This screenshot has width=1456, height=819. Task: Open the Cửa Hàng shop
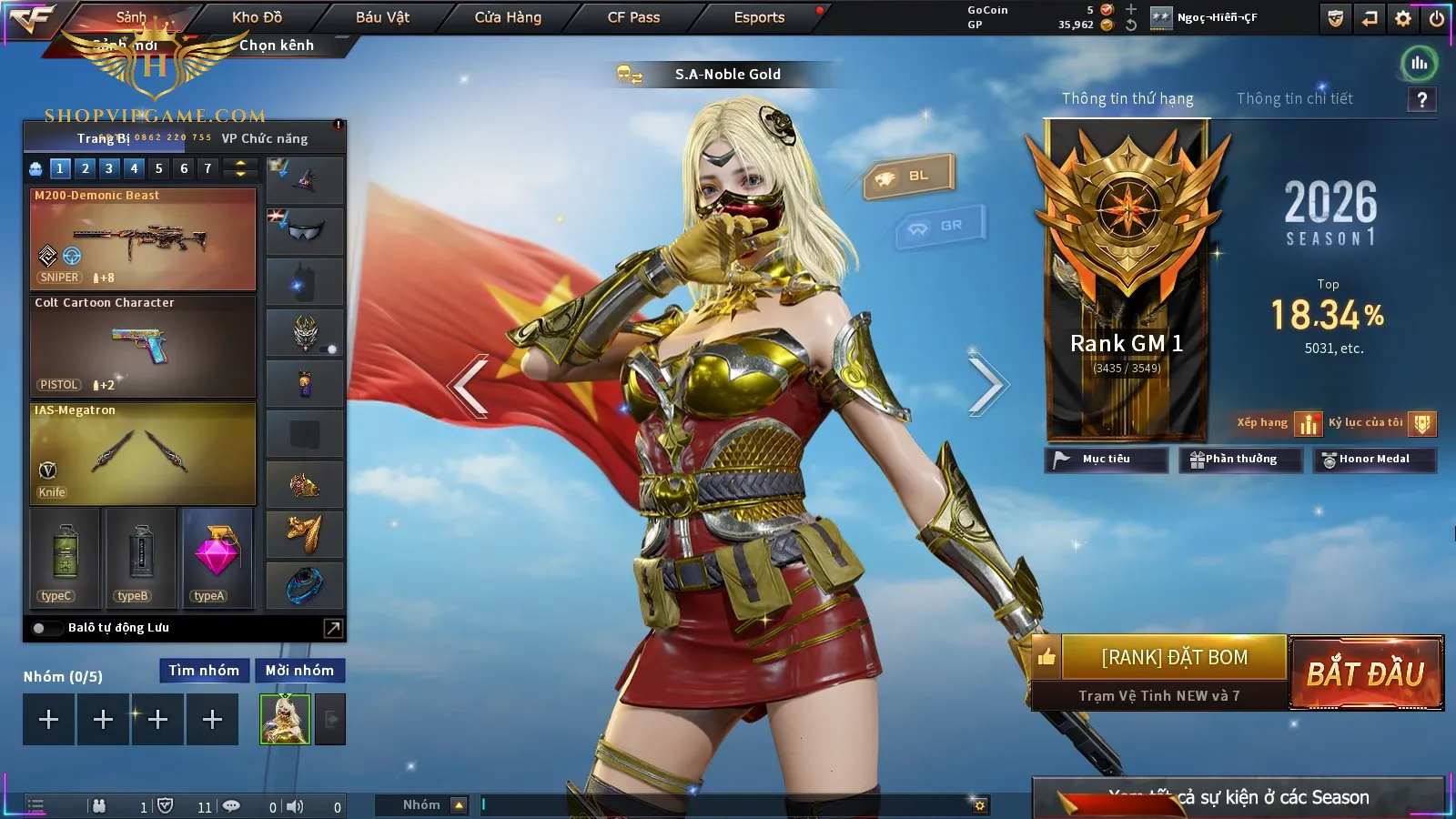pyautogui.click(x=508, y=17)
